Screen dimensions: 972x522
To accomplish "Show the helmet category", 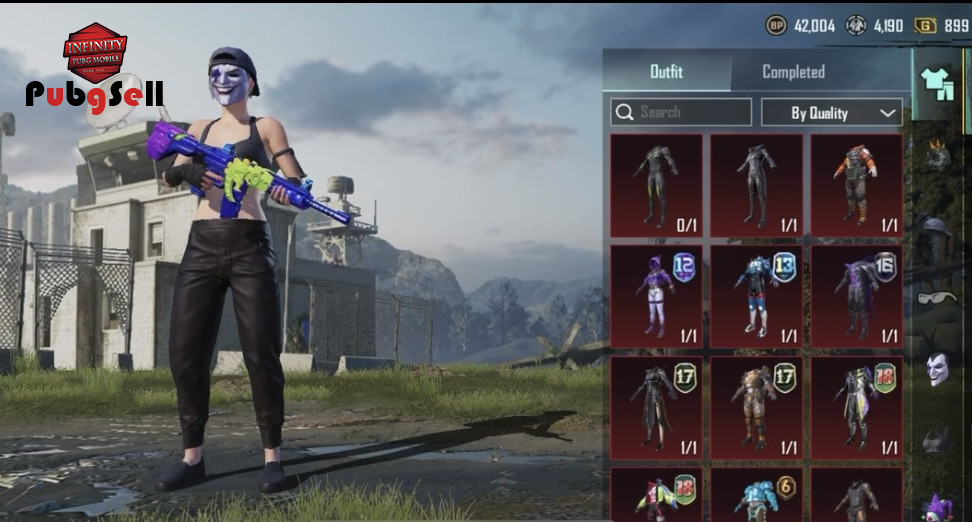I will coord(936,228).
